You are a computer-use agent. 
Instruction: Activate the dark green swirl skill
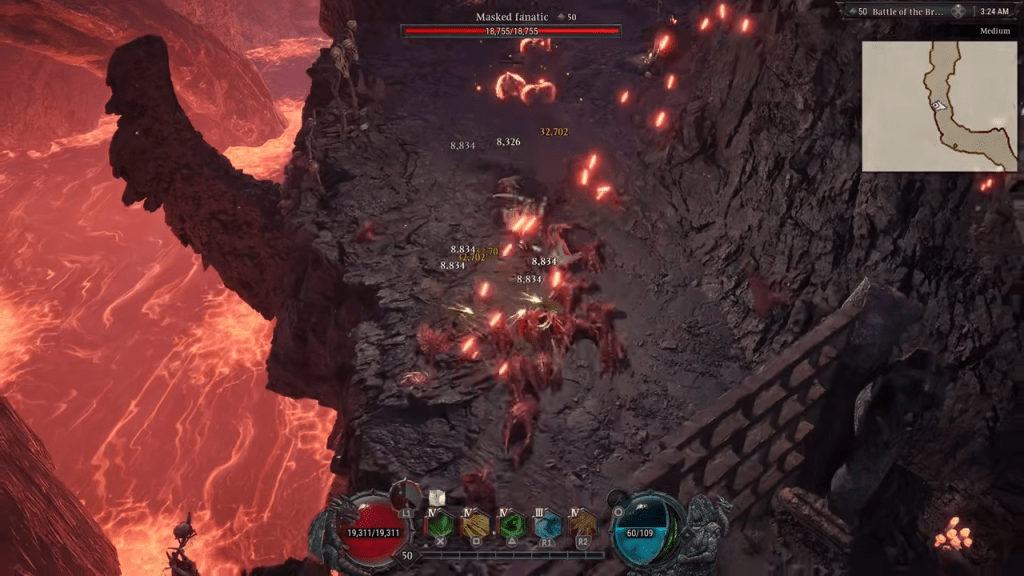(441, 523)
